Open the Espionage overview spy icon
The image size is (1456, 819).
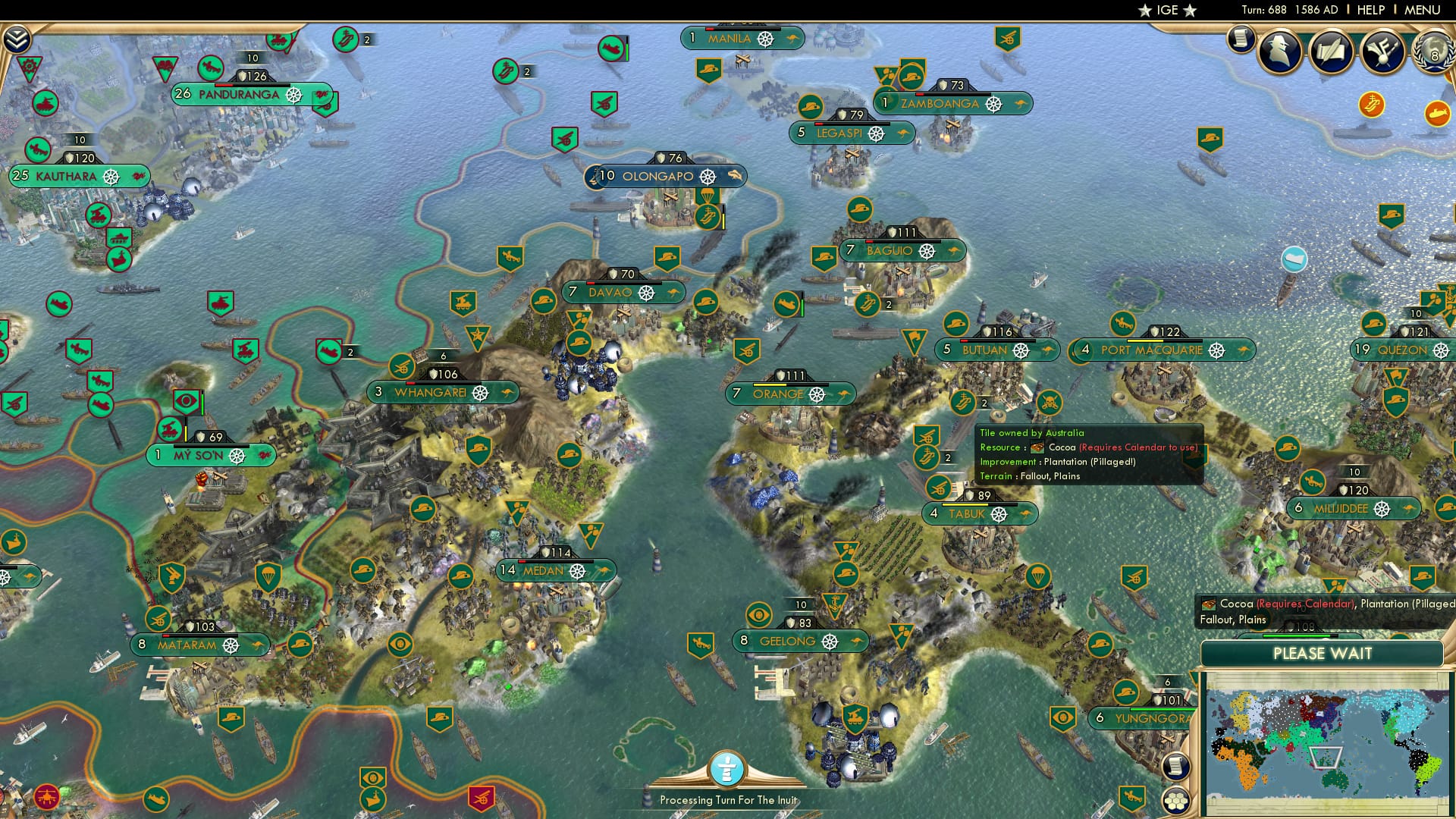[1279, 50]
